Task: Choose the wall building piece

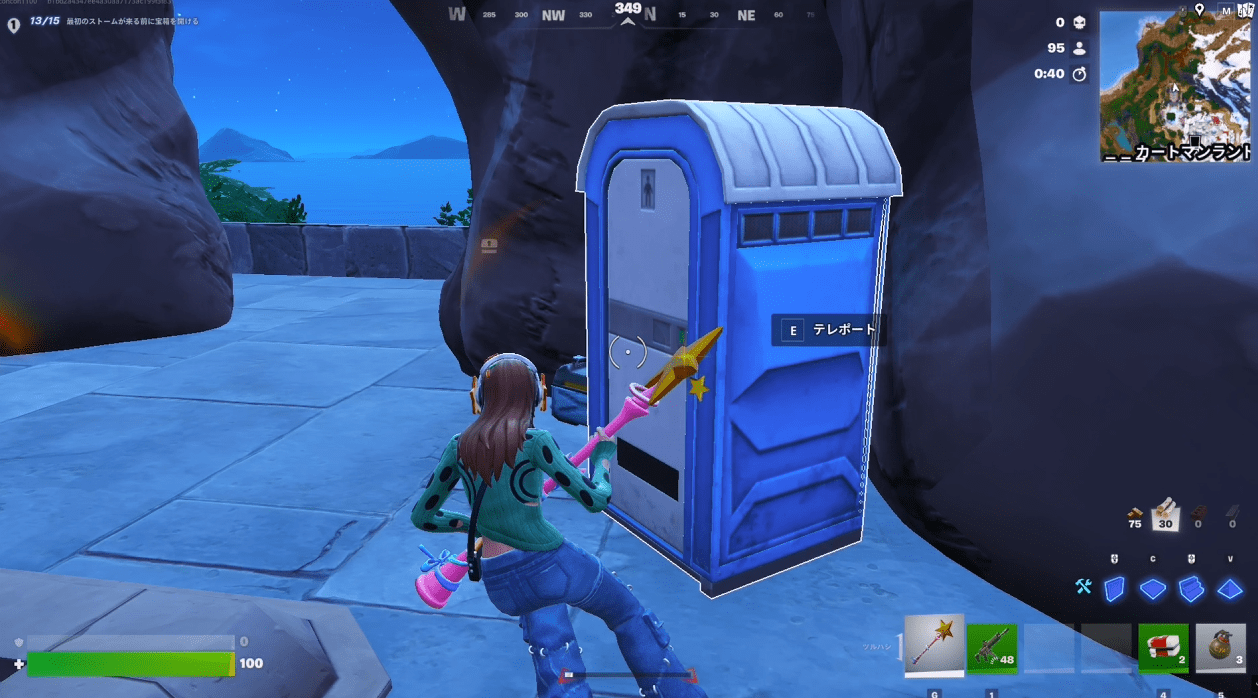Action: click(1114, 588)
